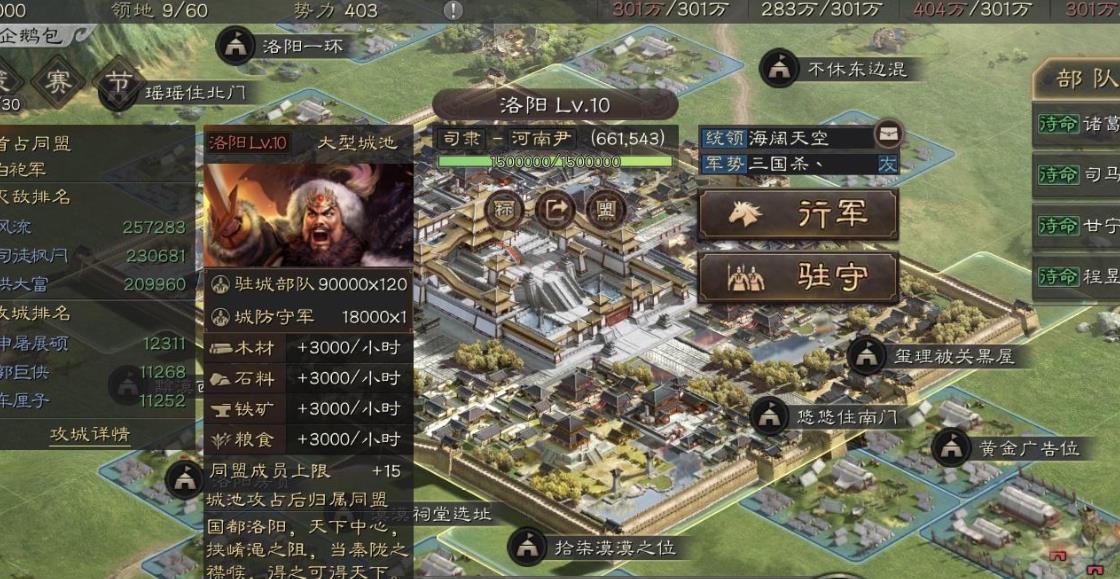The height and width of the screenshot is (579, 1120).
Task: Select the 赛 diamond button
Action: pos(58,83)
